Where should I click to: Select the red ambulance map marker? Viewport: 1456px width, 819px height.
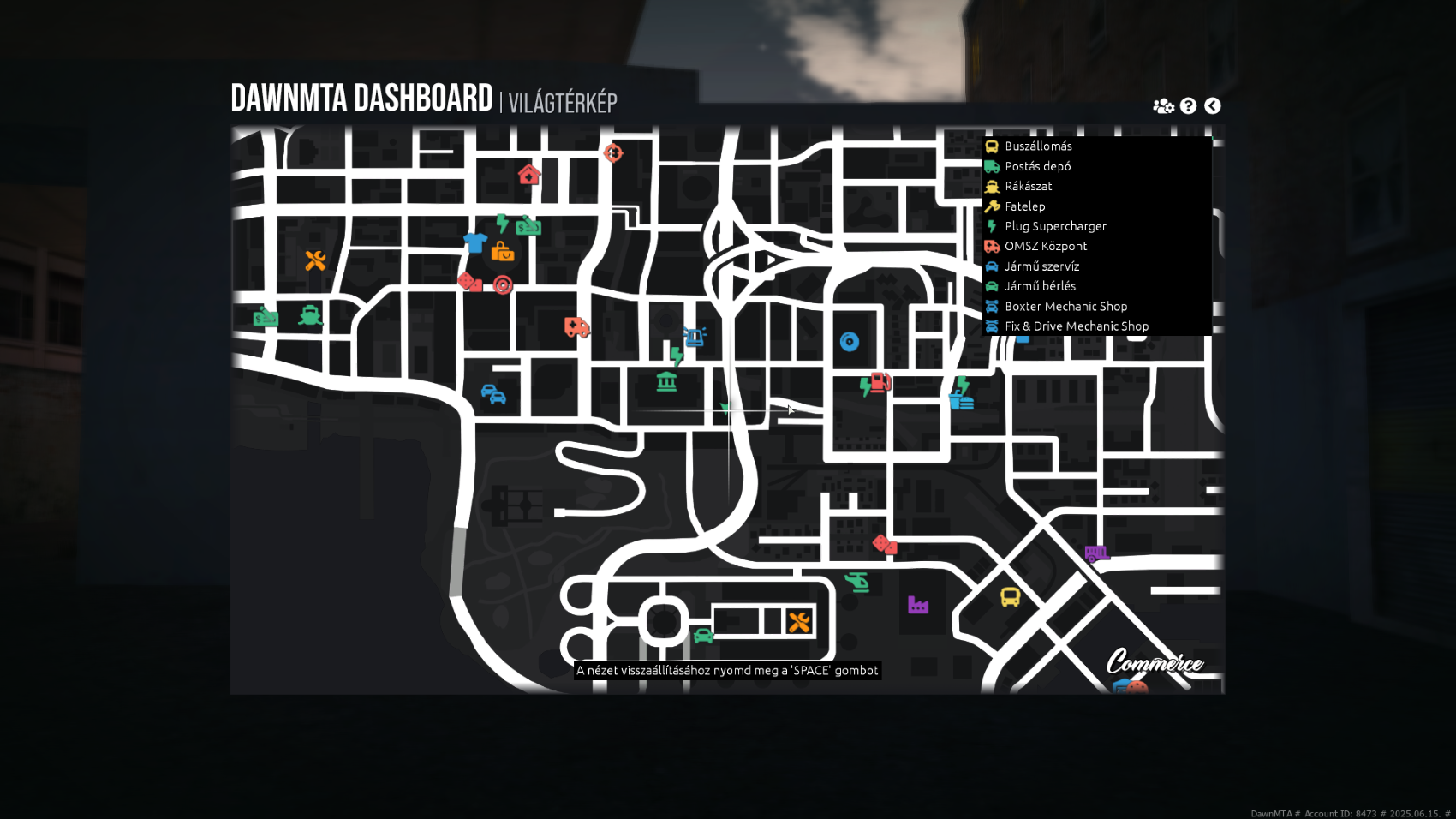[x=576, y=326]
